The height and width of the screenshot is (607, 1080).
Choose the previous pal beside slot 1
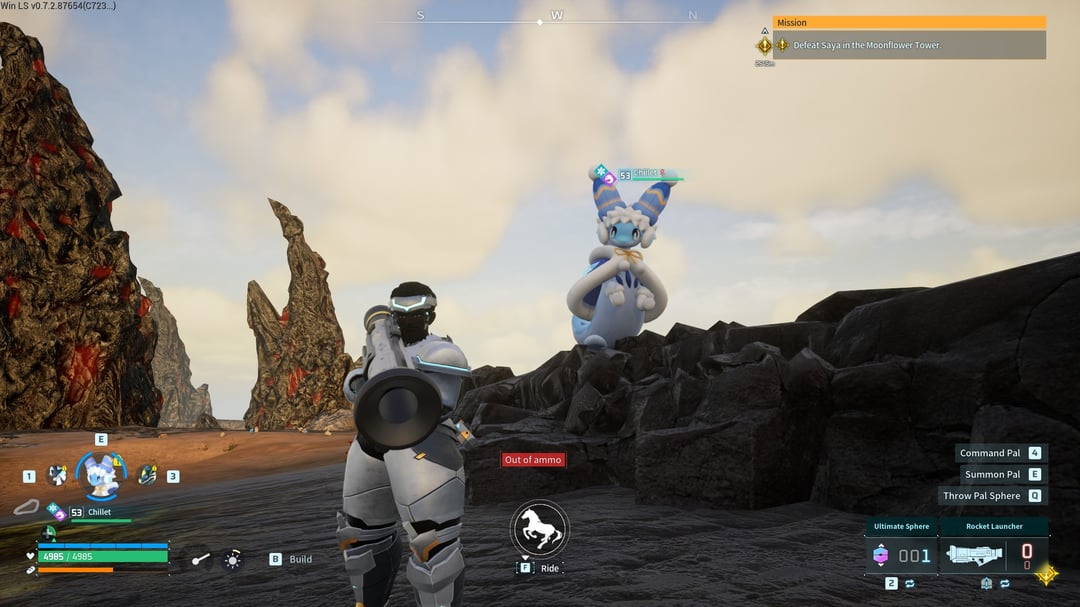(x=57, y=475)
